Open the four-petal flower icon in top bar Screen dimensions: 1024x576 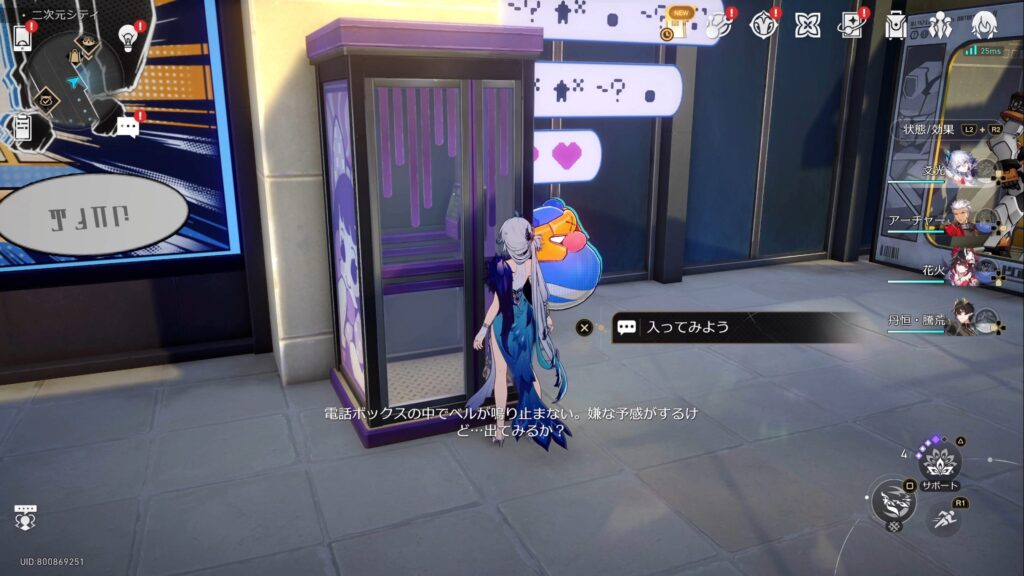click(807, 25)
